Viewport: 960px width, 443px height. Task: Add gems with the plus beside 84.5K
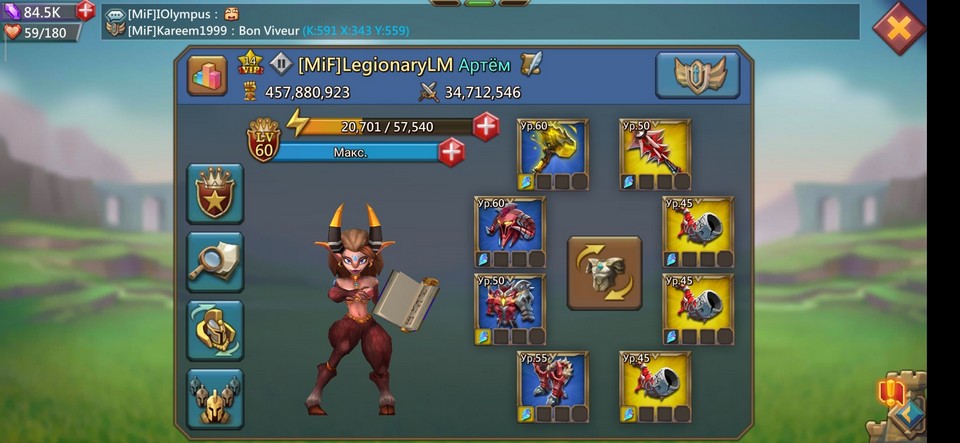(86, 11)
